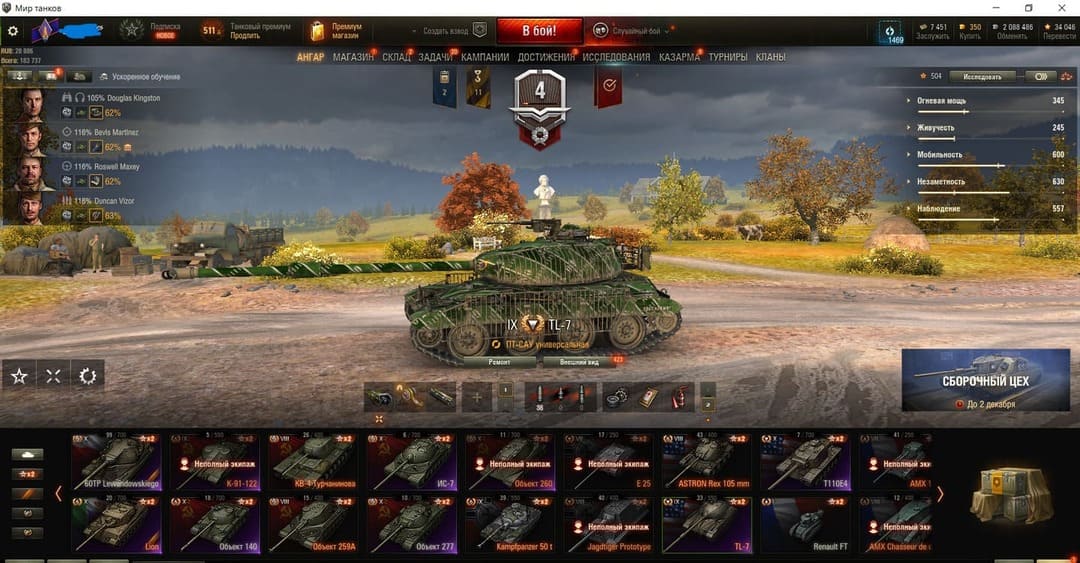
Task: Select the ИС-7 tank in the carousel
Action: [413, 461]
